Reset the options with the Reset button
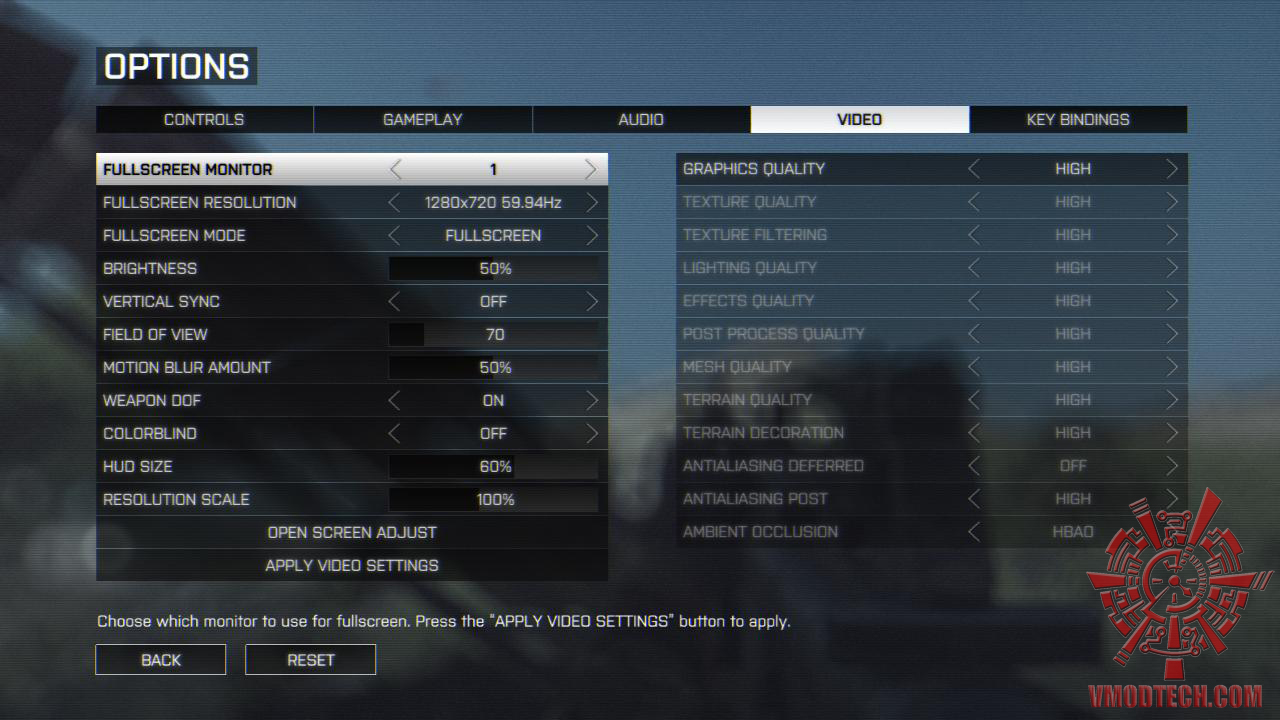The height and width of the screenshot is (720, 1280). click(310, 660)
